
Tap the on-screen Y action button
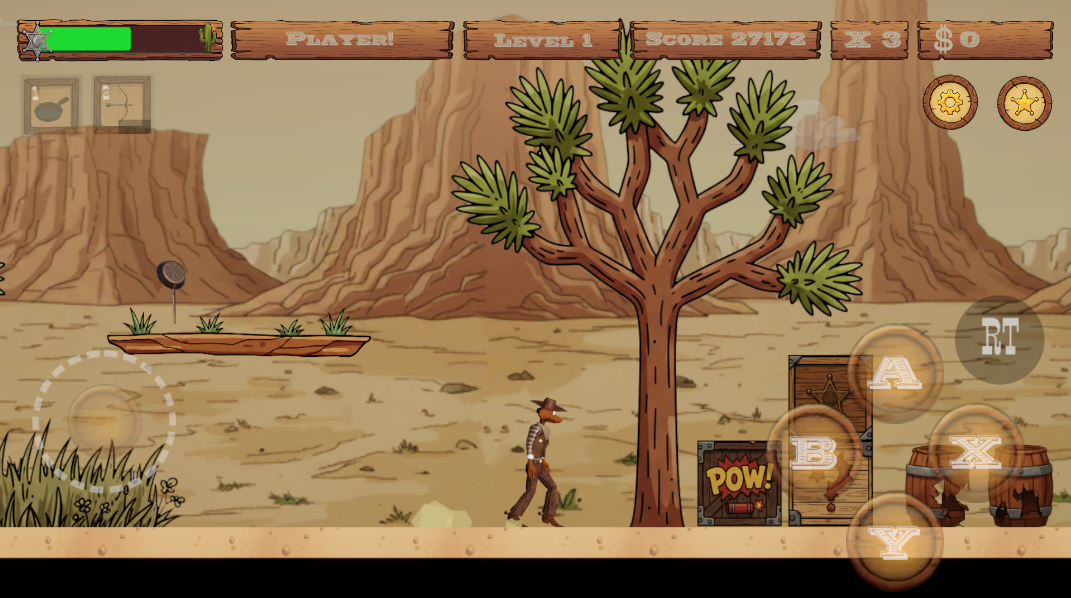894,541
